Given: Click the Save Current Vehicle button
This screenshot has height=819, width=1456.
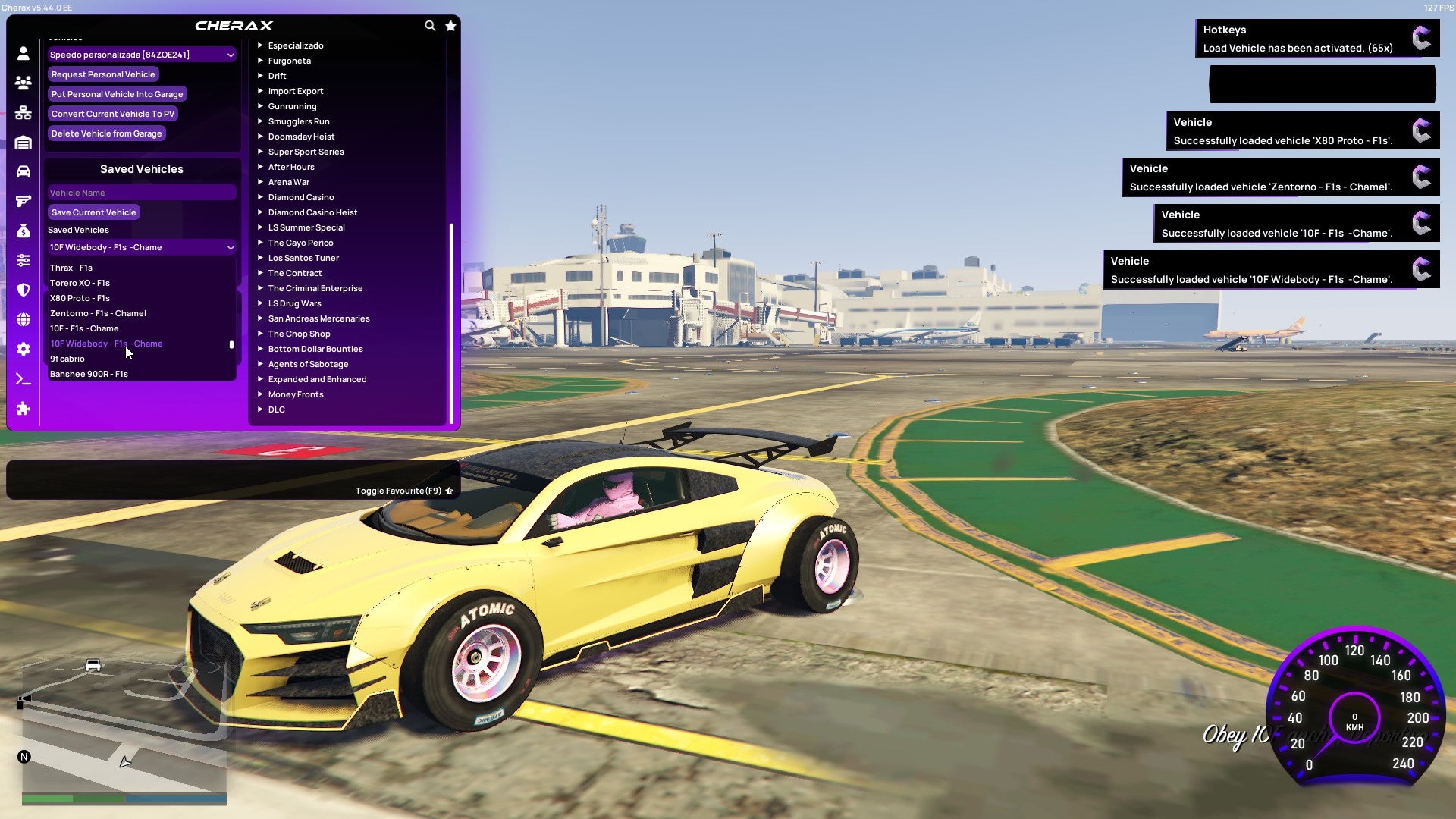Looking at the screenshot, I should click(x=93, y=212).
